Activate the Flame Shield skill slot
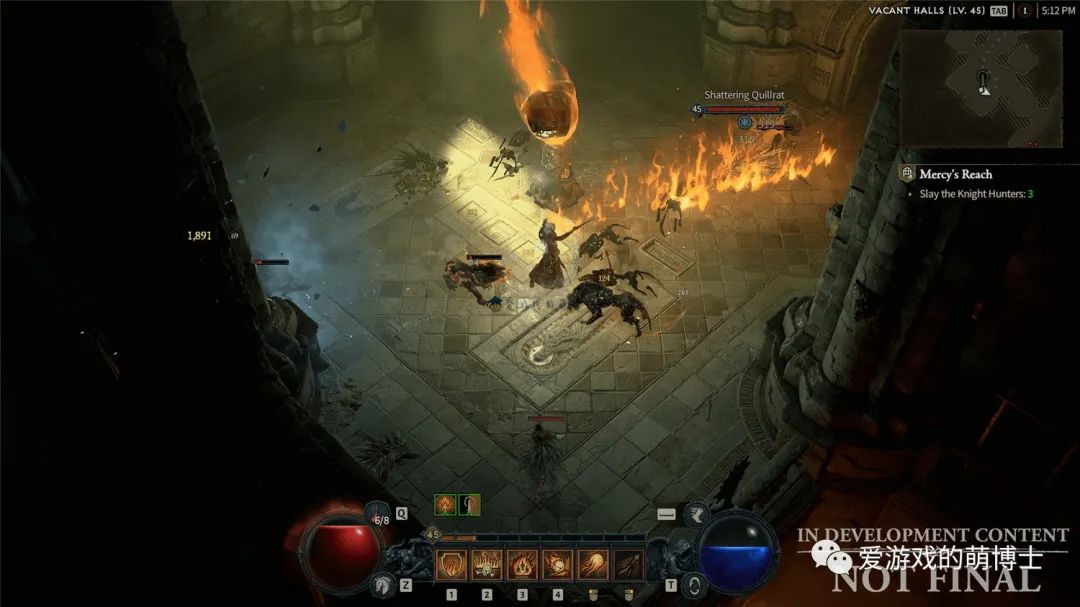This screenshot has width=1080, height=607. tap(452, 565)
